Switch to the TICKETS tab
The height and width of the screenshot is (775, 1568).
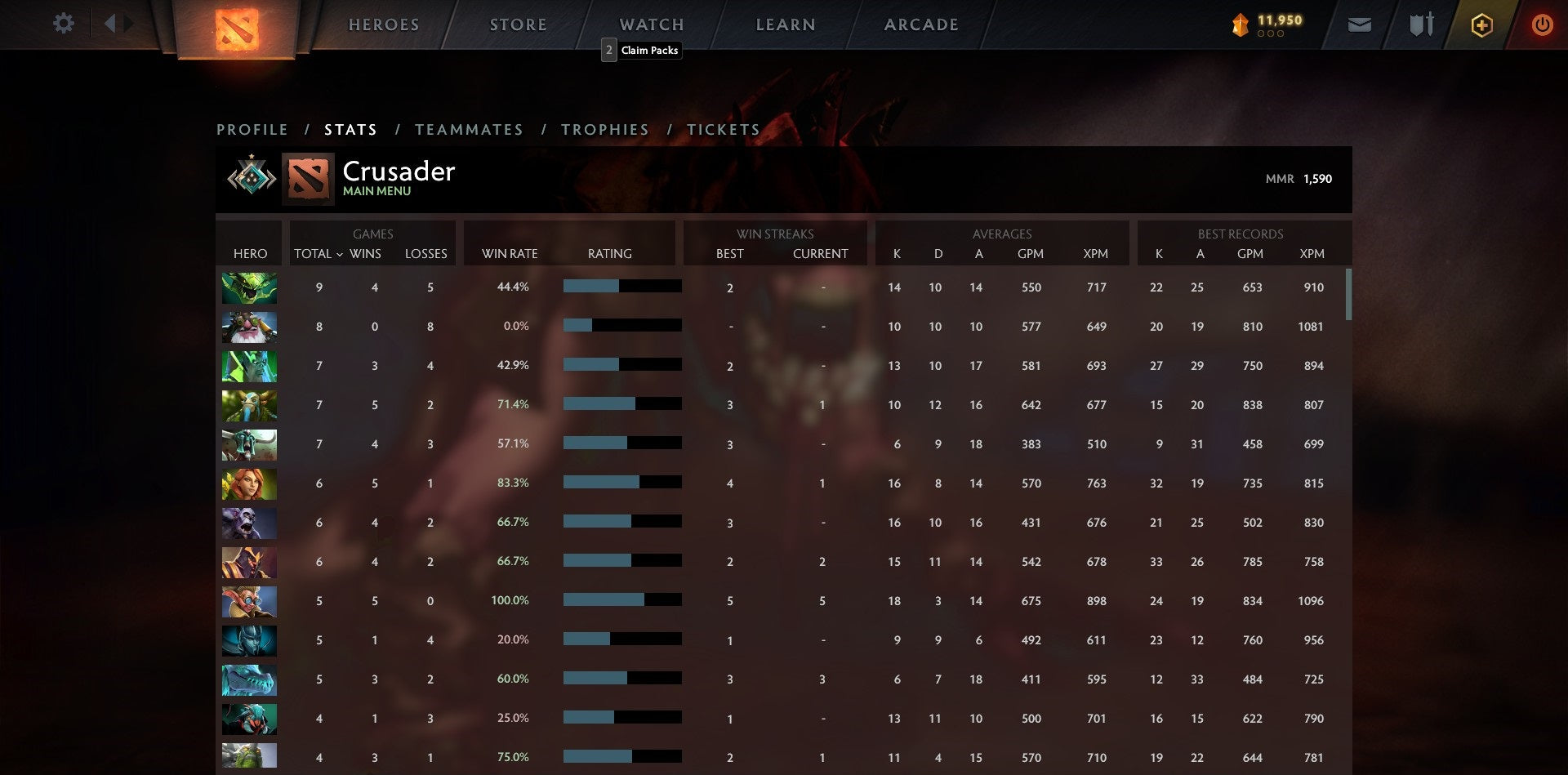click(723, 129)
